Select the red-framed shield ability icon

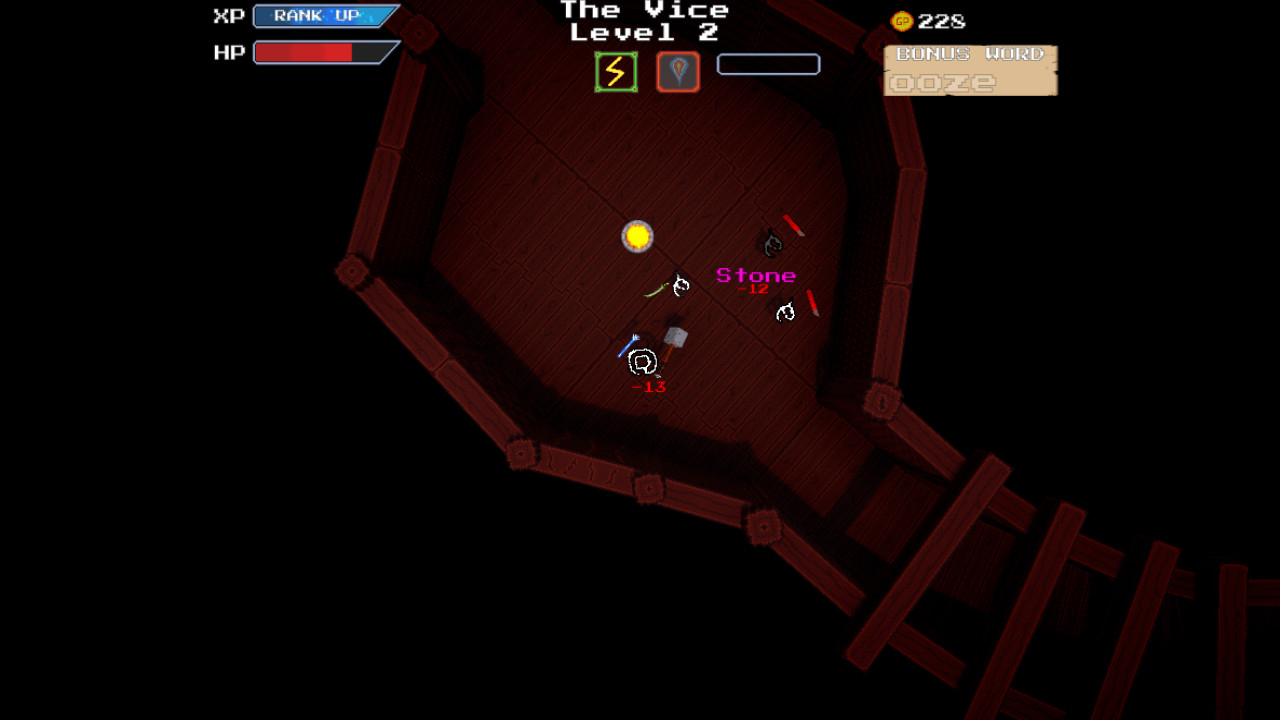coord(678,72)
